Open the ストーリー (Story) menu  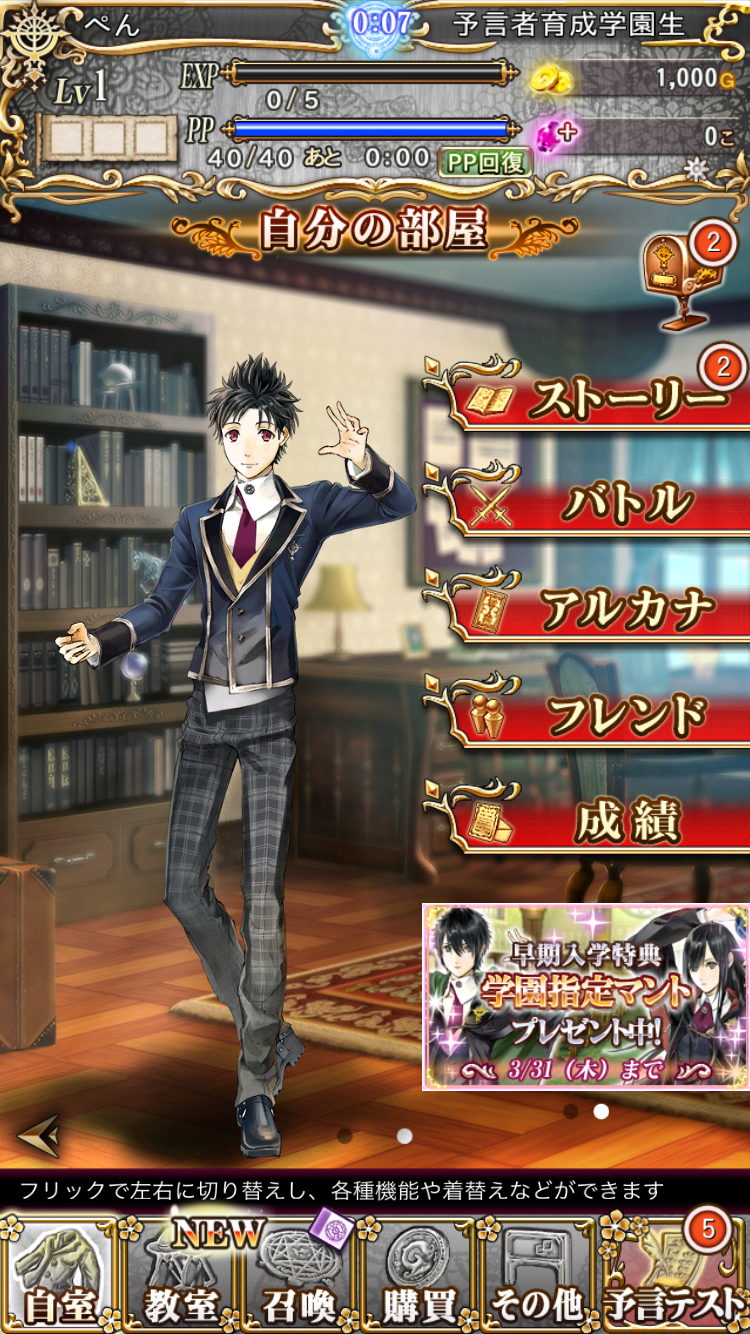tap(590, 398)
